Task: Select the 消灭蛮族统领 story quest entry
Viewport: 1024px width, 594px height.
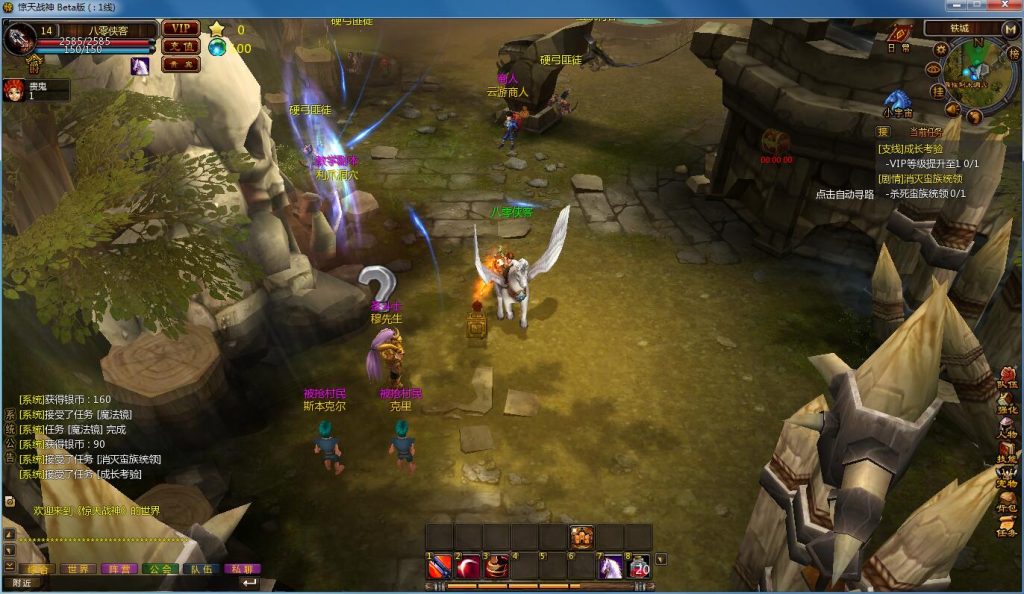Action: click(922, 179)
